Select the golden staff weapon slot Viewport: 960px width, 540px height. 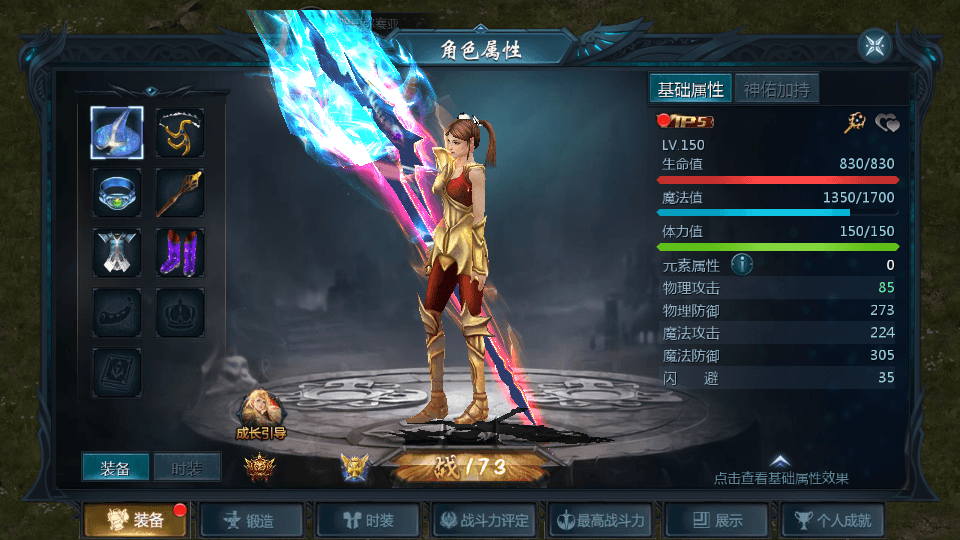click(x=180, y=193)
